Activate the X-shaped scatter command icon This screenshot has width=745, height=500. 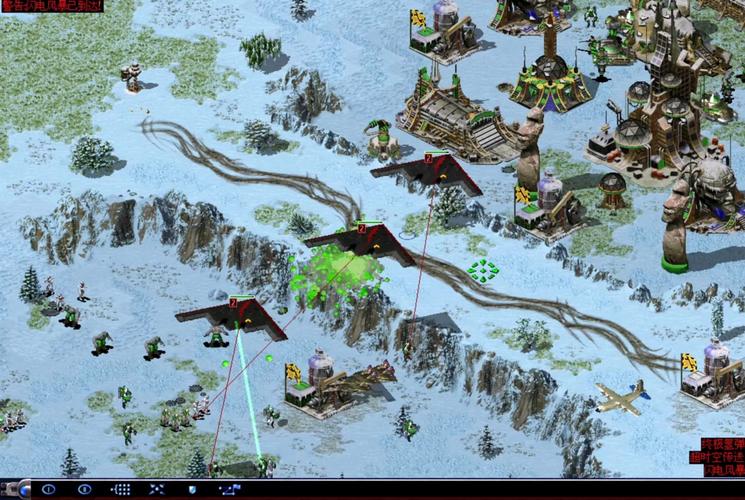tap(157, 489)
